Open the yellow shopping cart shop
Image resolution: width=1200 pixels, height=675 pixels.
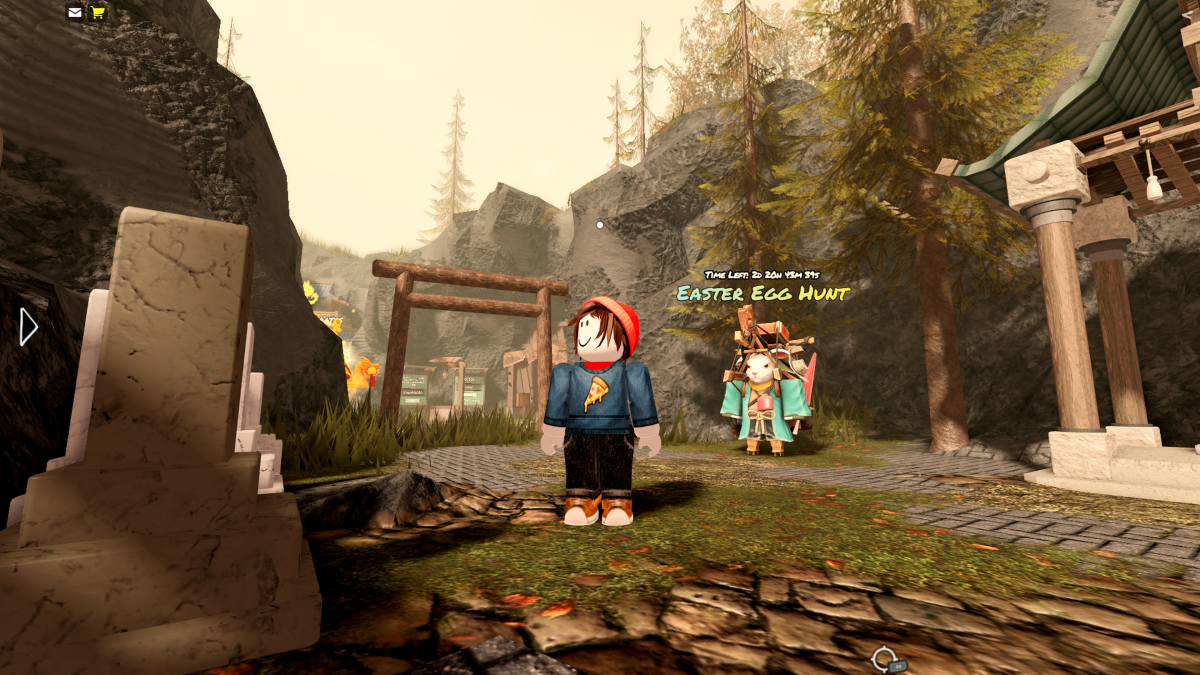pos(98,12)
